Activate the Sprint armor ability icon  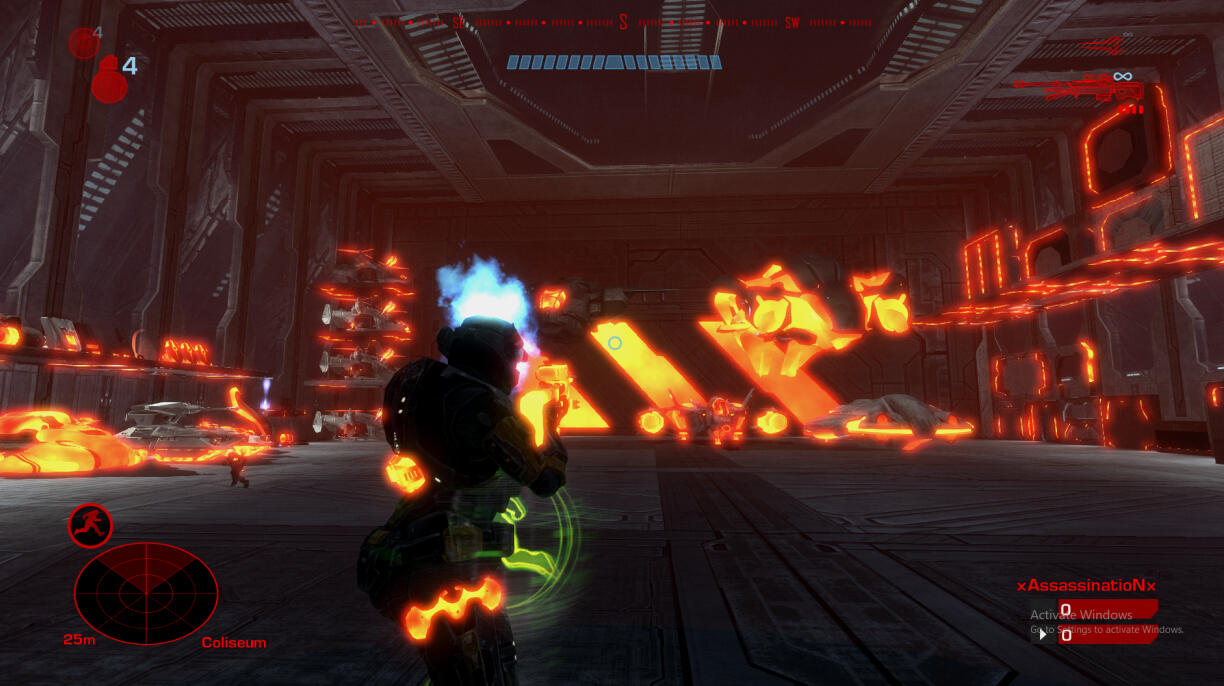click(x=90, y=524)
